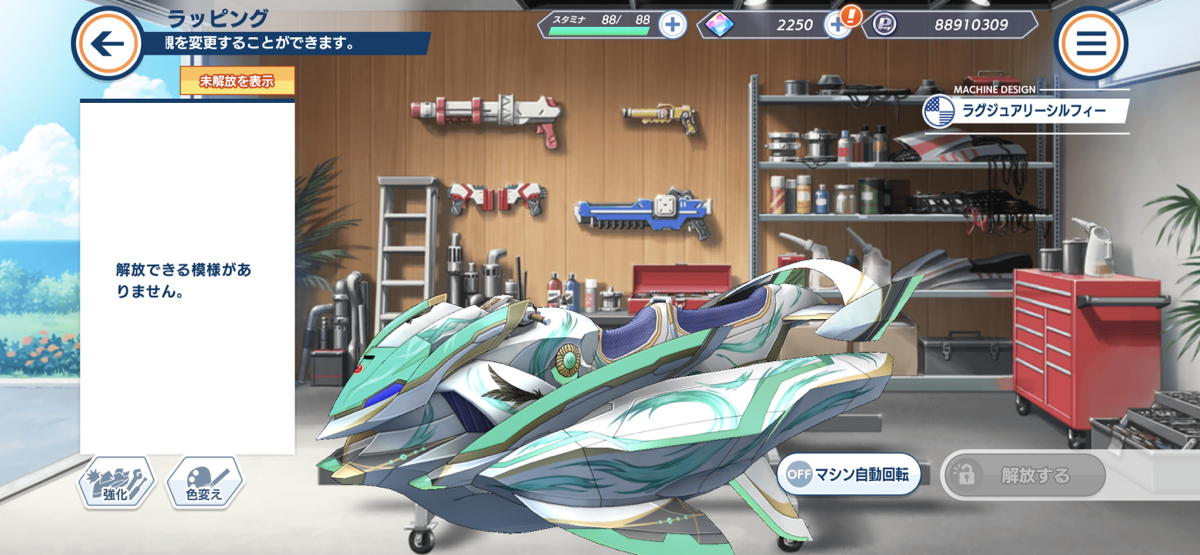Open the 色変え color change button
The image size is (1200, 555).
[205, 483]
